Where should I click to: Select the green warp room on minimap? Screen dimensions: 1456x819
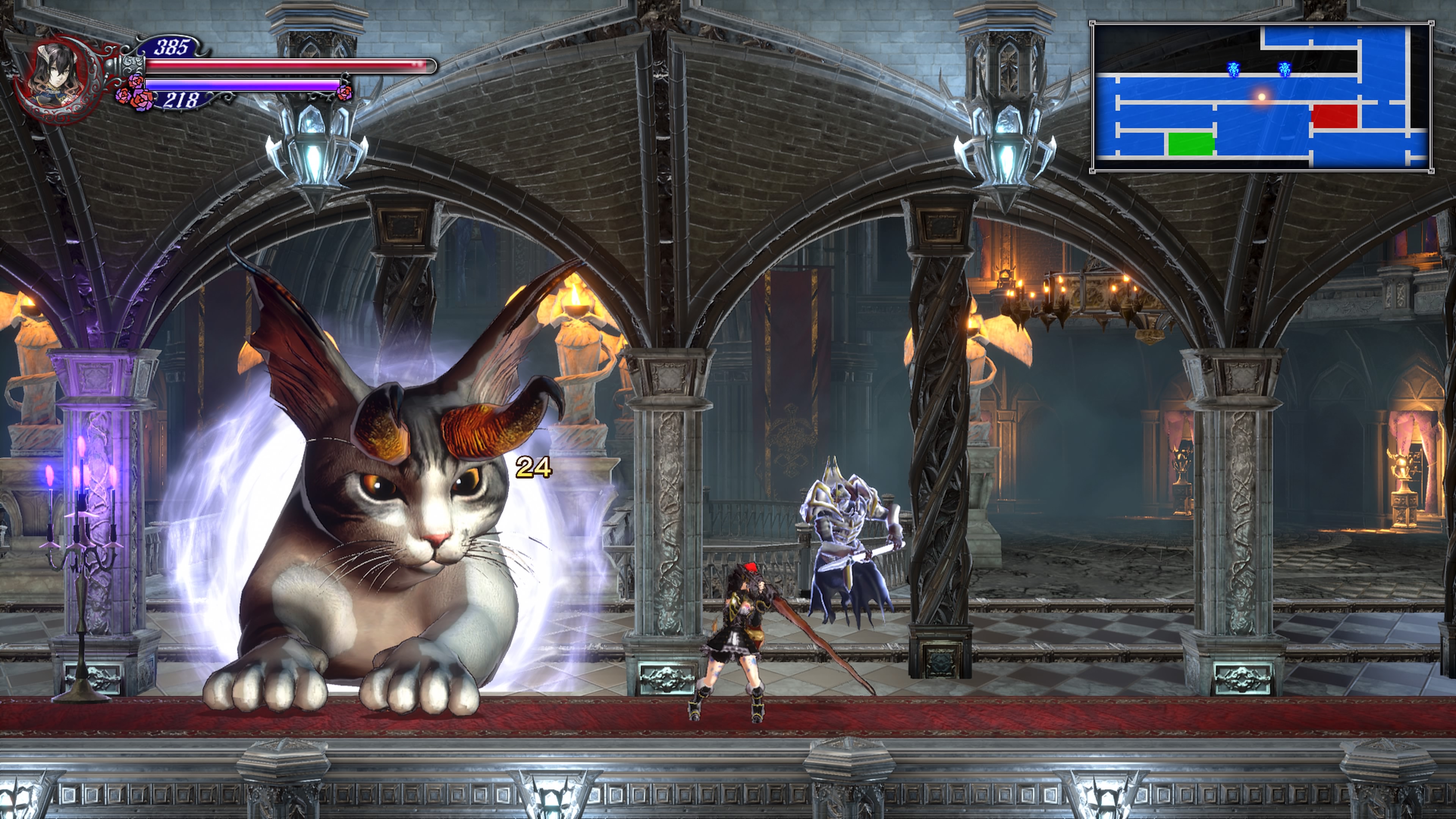coord(1191,144)
